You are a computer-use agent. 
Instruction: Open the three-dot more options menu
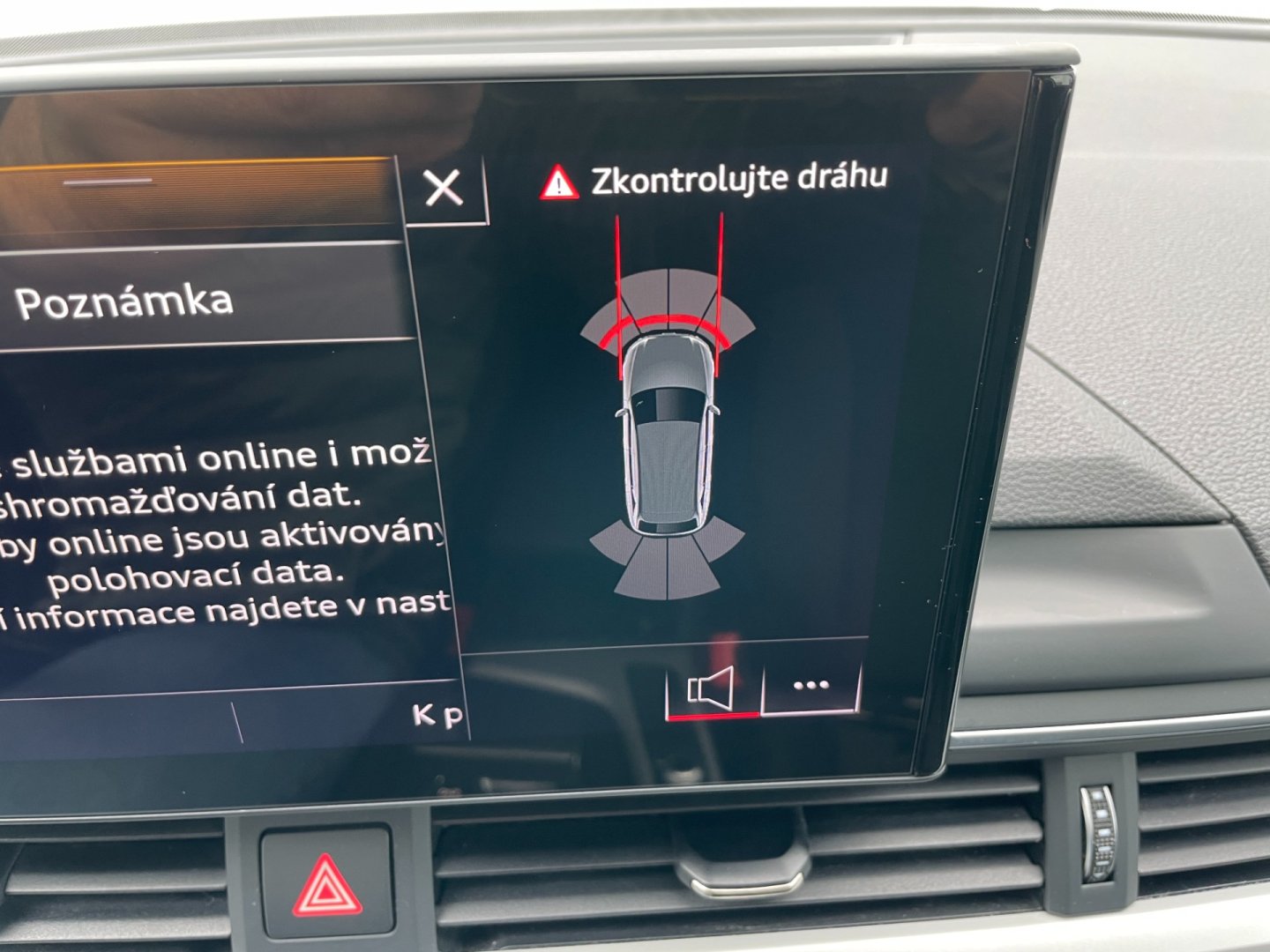811,685
